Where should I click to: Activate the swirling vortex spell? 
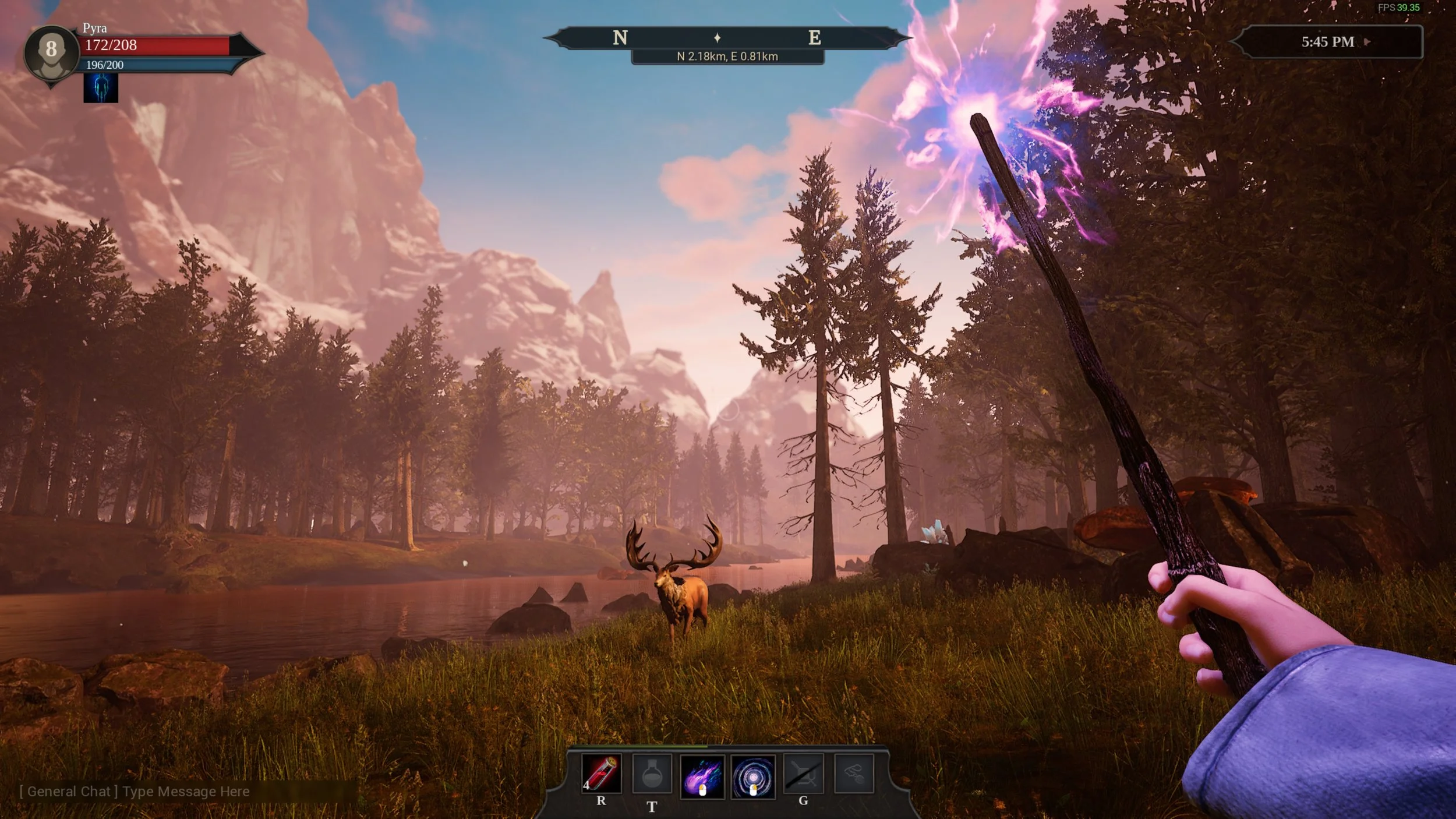(753, 776)
